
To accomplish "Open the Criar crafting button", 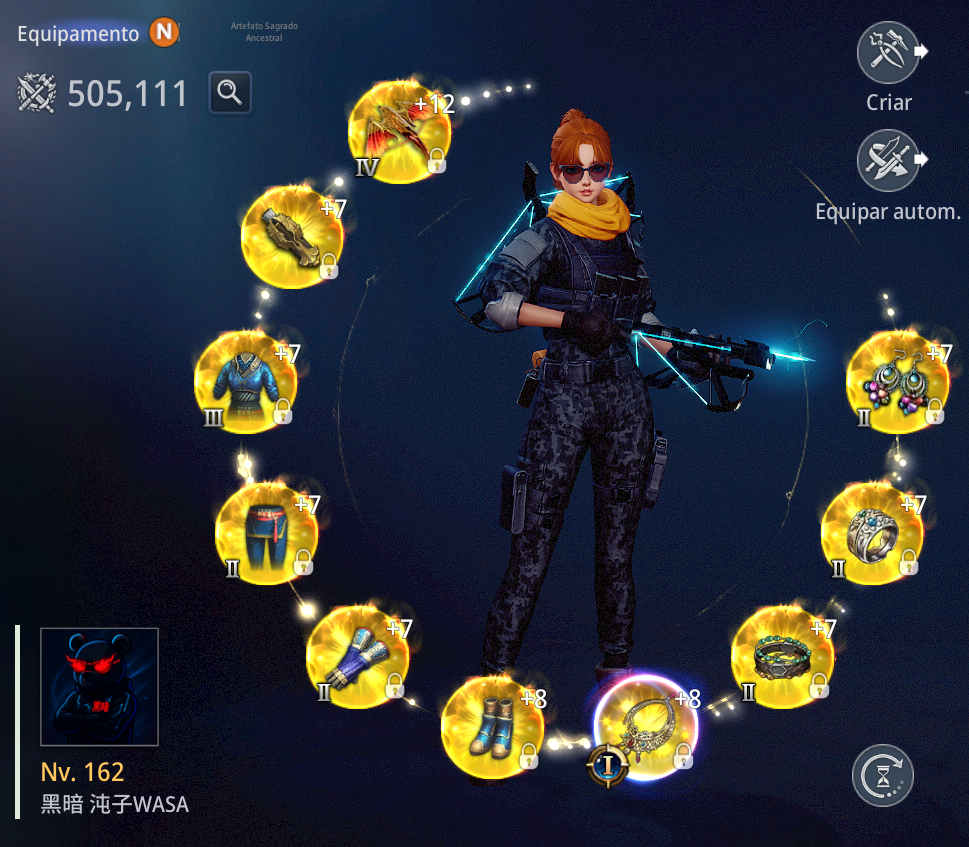I will click(888, 54).
